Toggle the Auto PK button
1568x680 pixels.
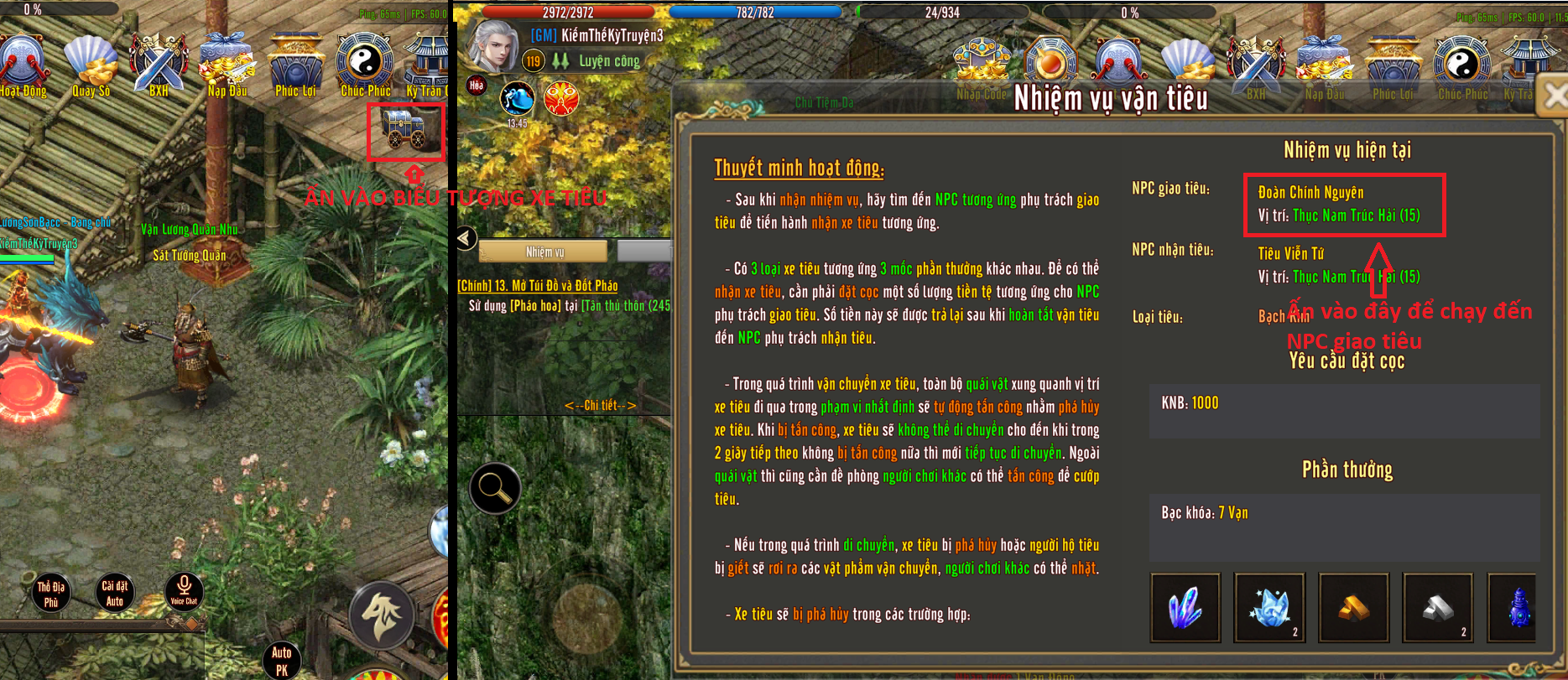pyautogui.click(x=281, y=660)
